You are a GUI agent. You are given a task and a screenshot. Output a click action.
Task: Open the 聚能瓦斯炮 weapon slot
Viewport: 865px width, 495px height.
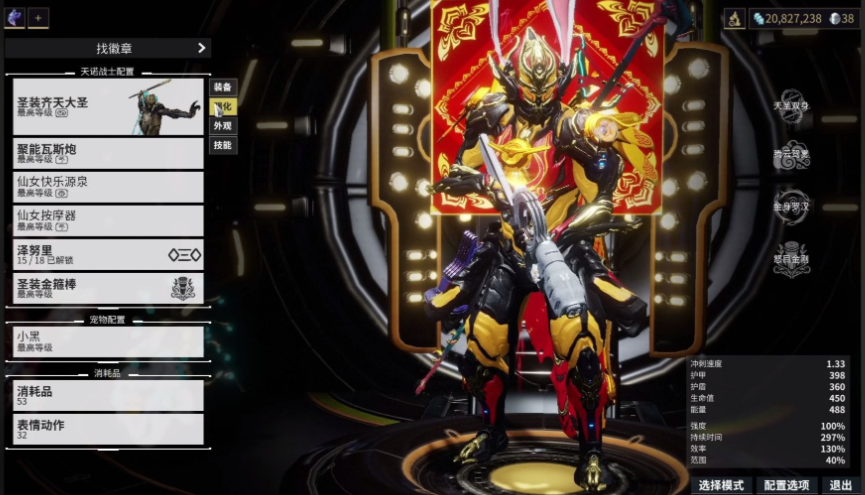click(x=107, y=153)
